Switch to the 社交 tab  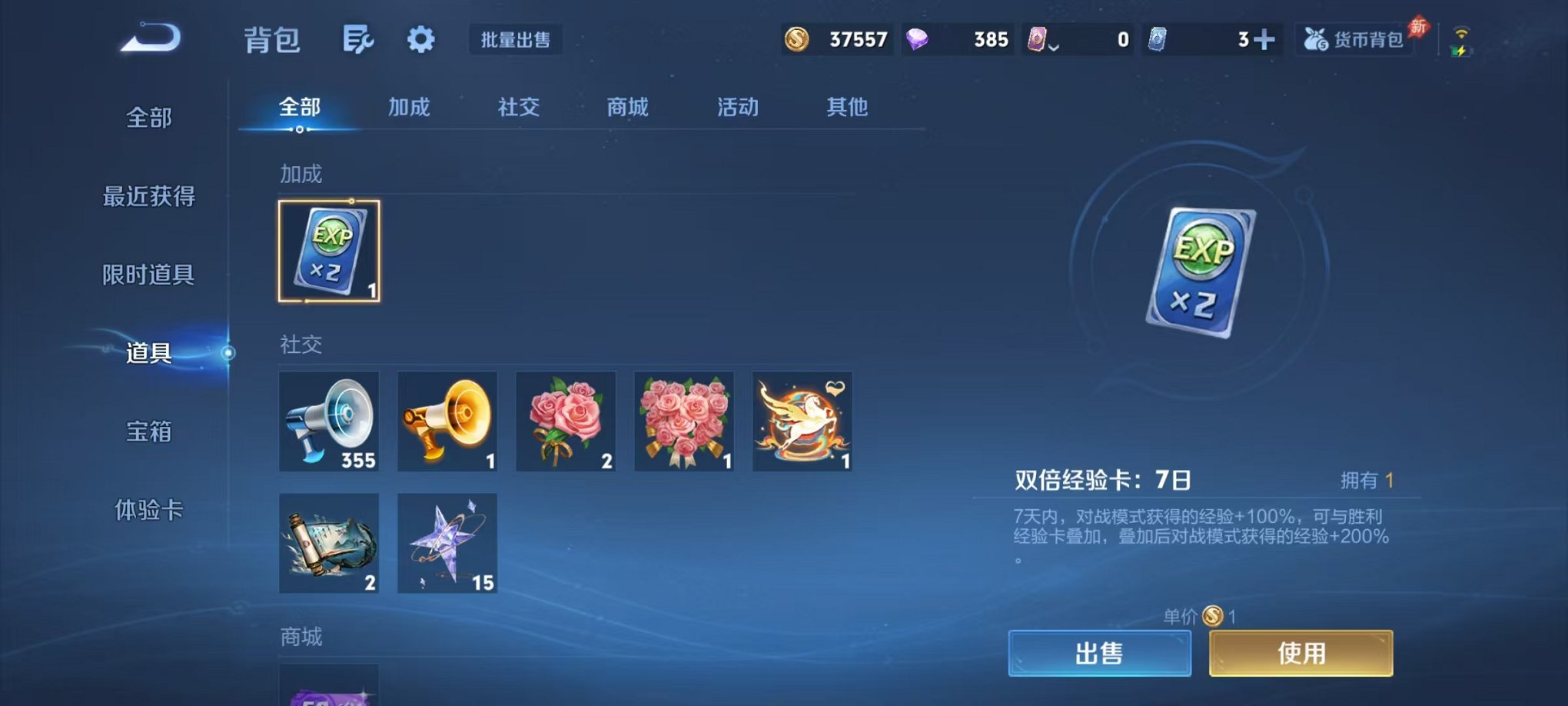click(518, 108)
